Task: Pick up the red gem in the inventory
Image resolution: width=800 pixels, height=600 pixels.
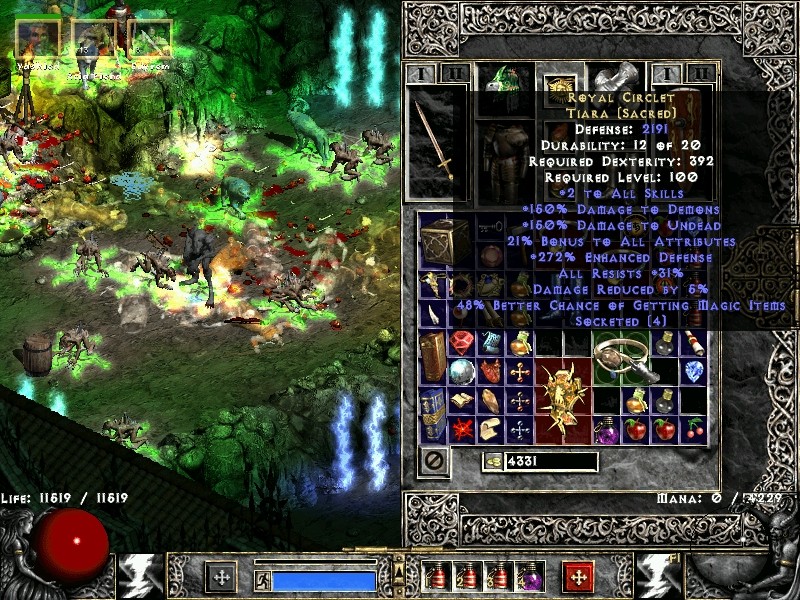Action: point(462,344)
